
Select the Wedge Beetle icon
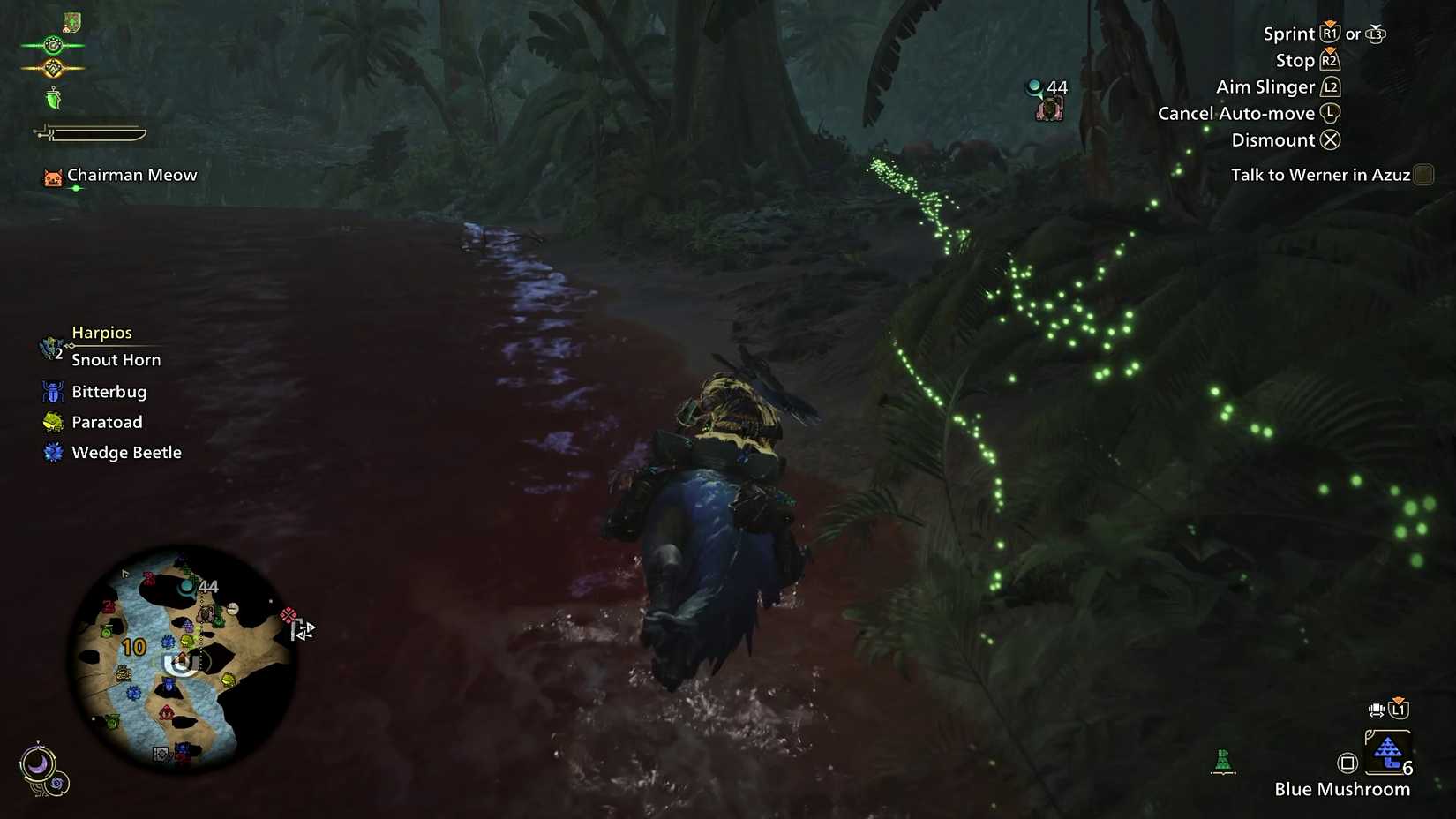tap(53, 452)
